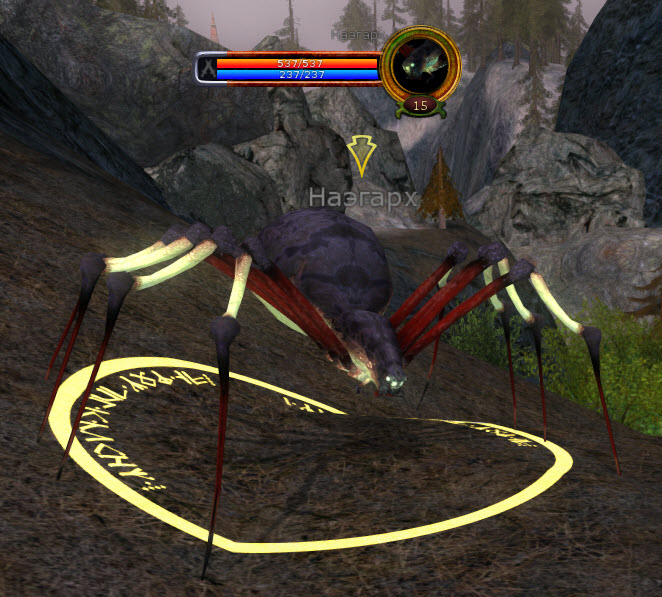The width and height of the screenshot is (662, 597).
Task: Click the crossed-swords icon beside the target bars
Action: tap(206, 68)
